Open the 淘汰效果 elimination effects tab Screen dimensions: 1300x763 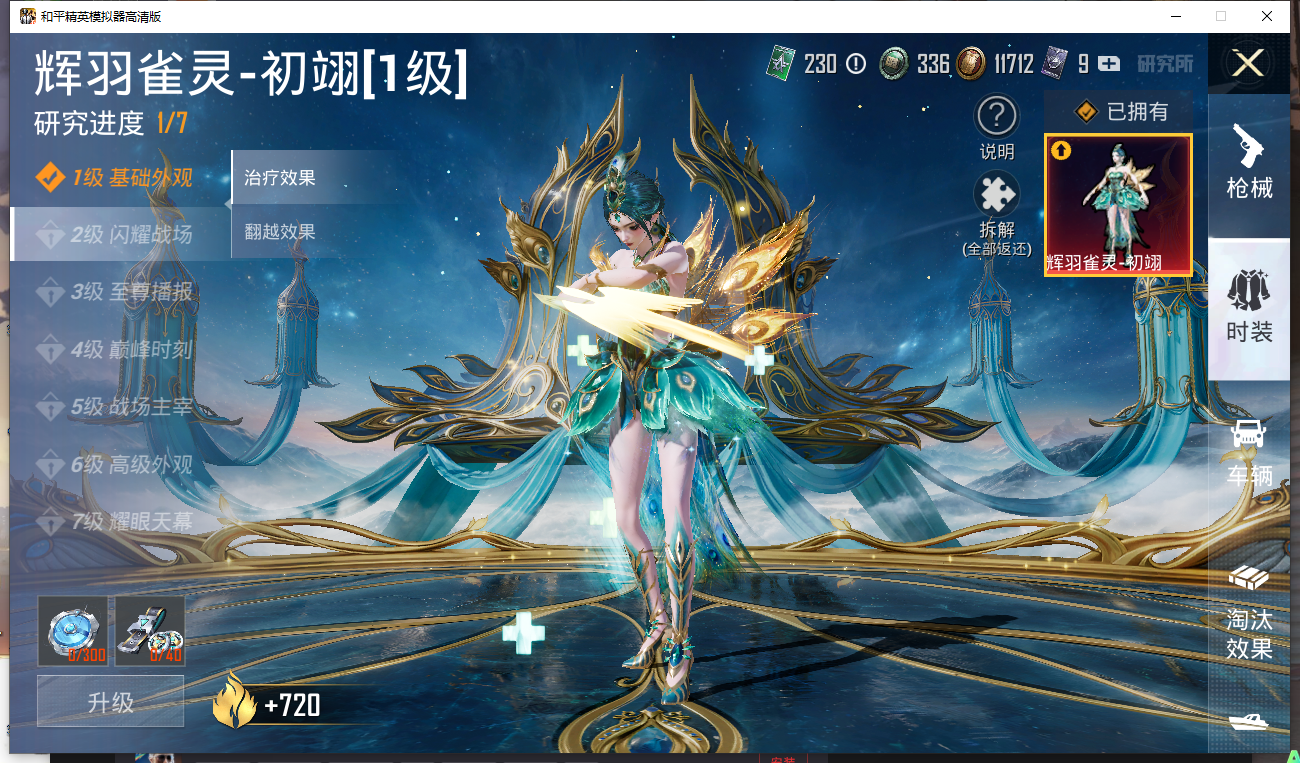point(1249,610)
